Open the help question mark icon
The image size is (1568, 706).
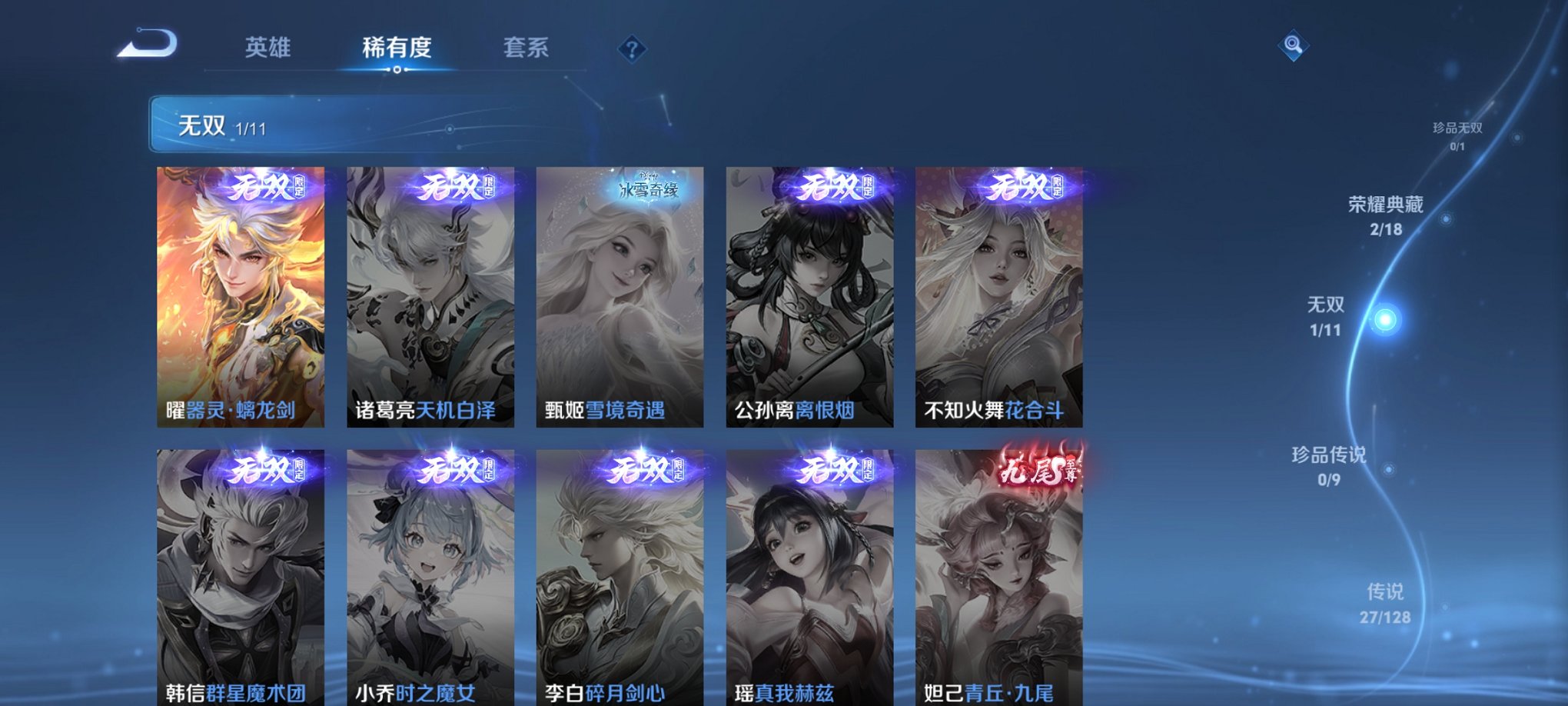(x=632, y=49)
